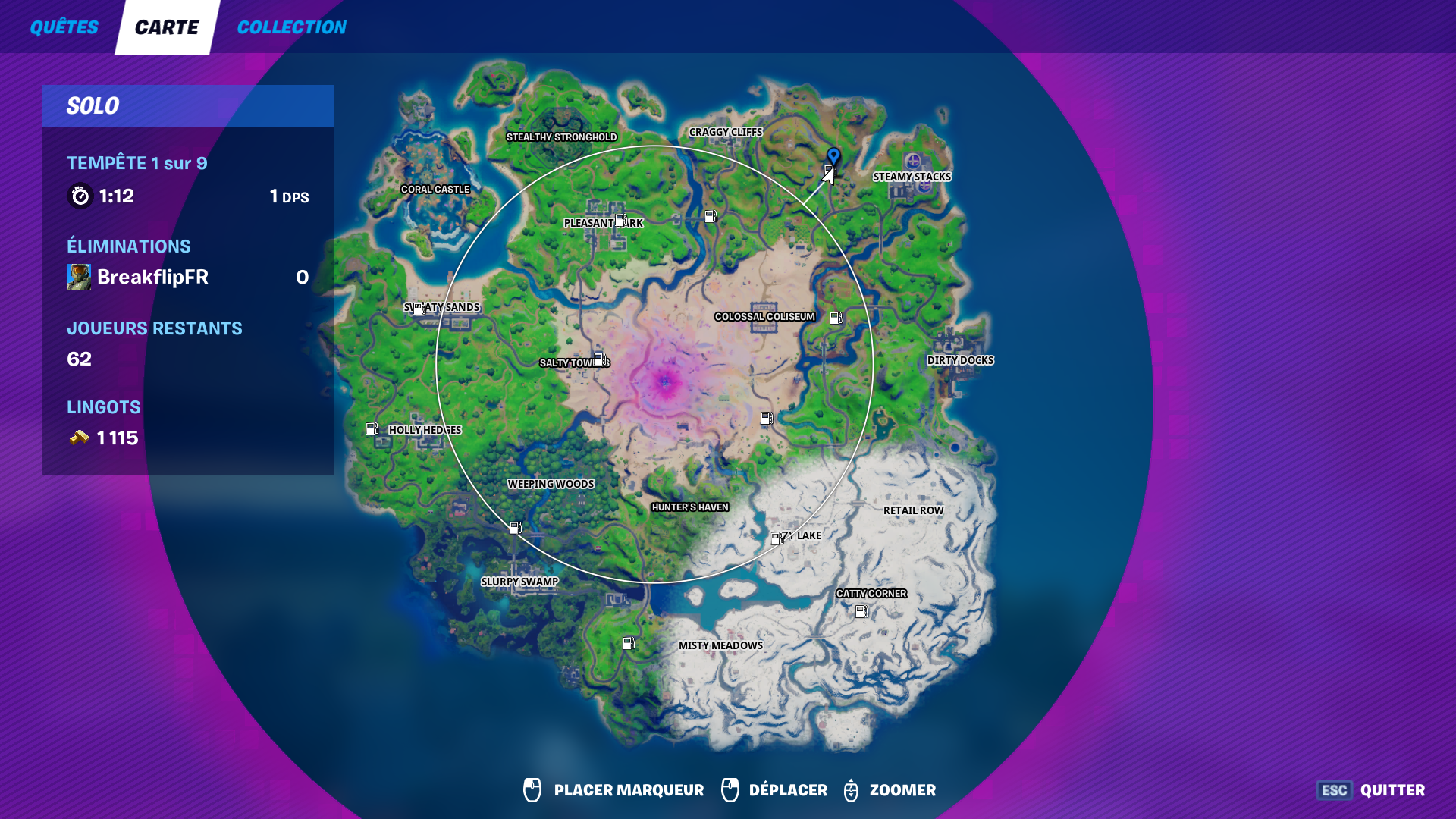Click the mouse icon next to DÉPLACER
Image resolution: width=1456 pixels, height=819 pixels.
point(730,790)
